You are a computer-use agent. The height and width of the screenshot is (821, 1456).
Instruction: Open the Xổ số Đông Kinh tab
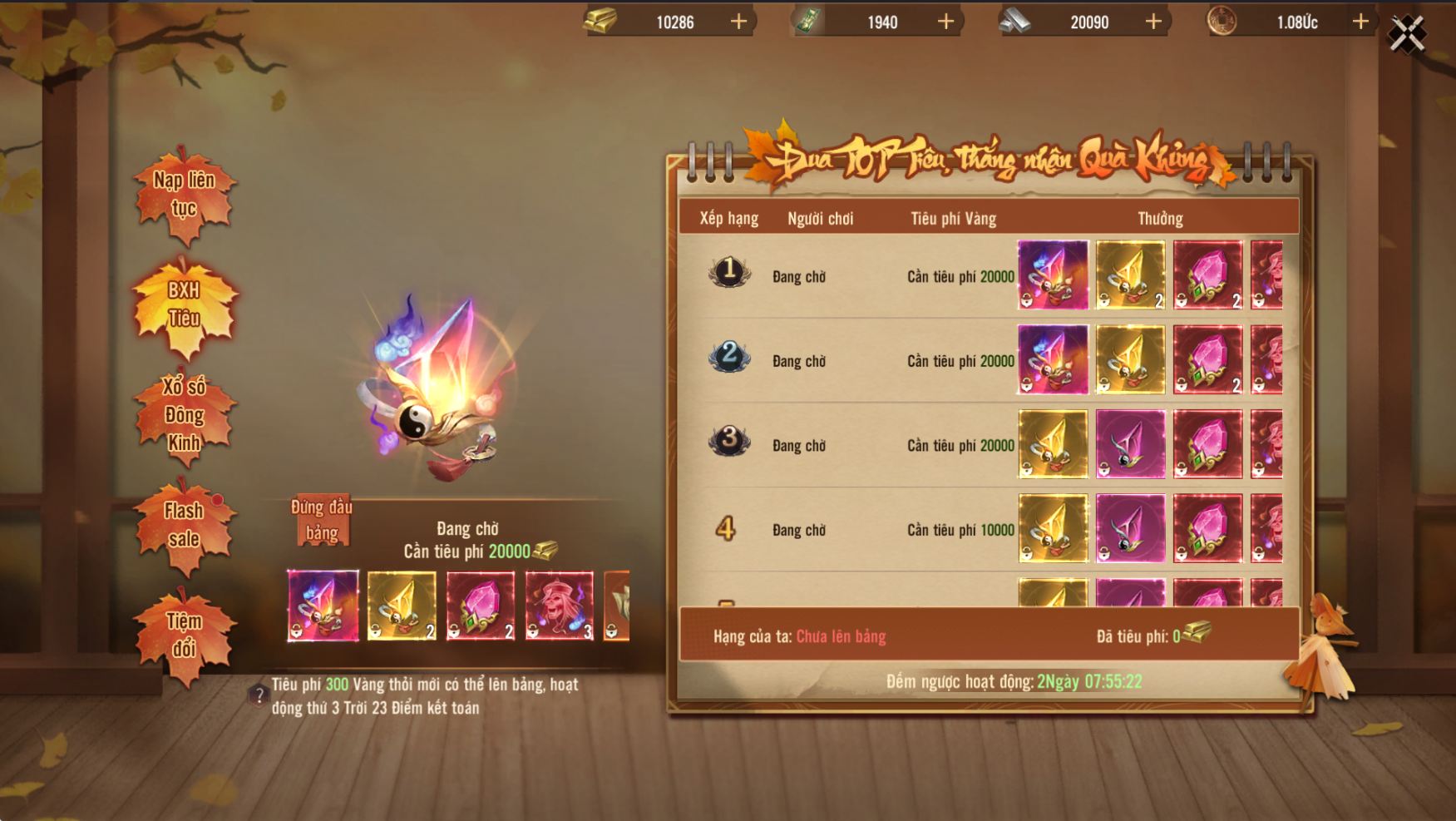pyautogui.click(x=184, y=414)
